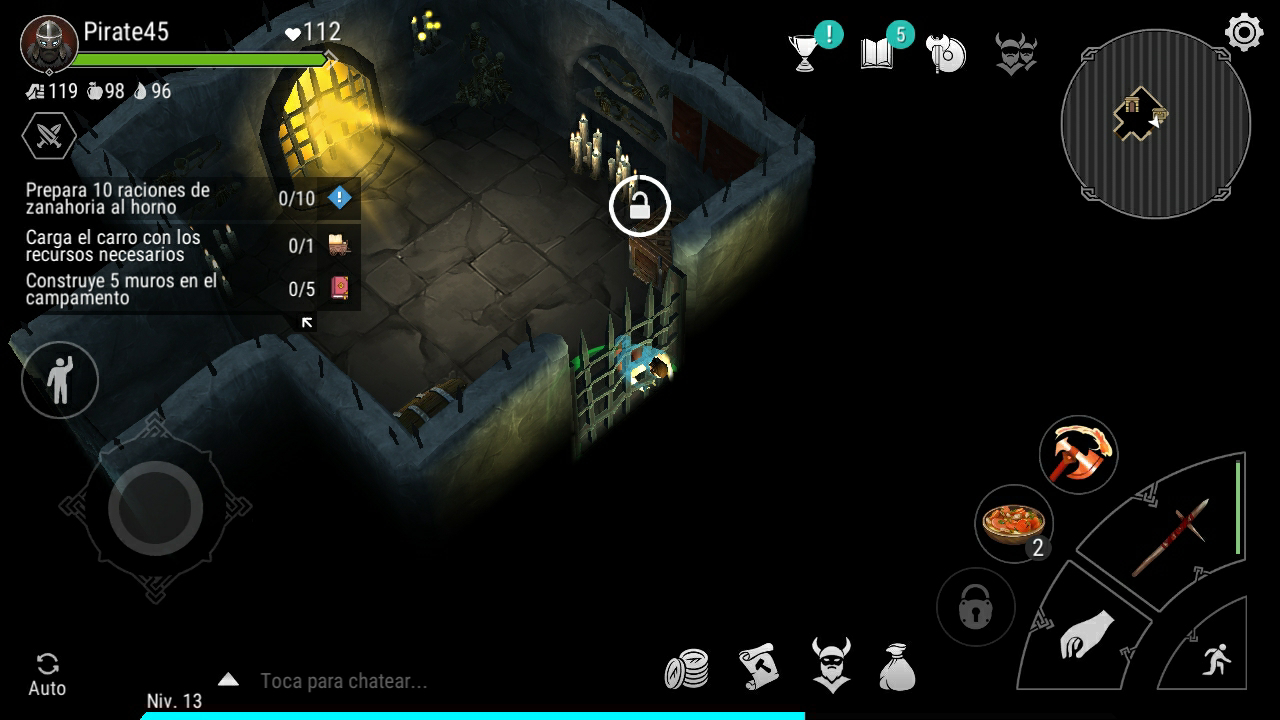Open the settings gear

coord(1244,33)
